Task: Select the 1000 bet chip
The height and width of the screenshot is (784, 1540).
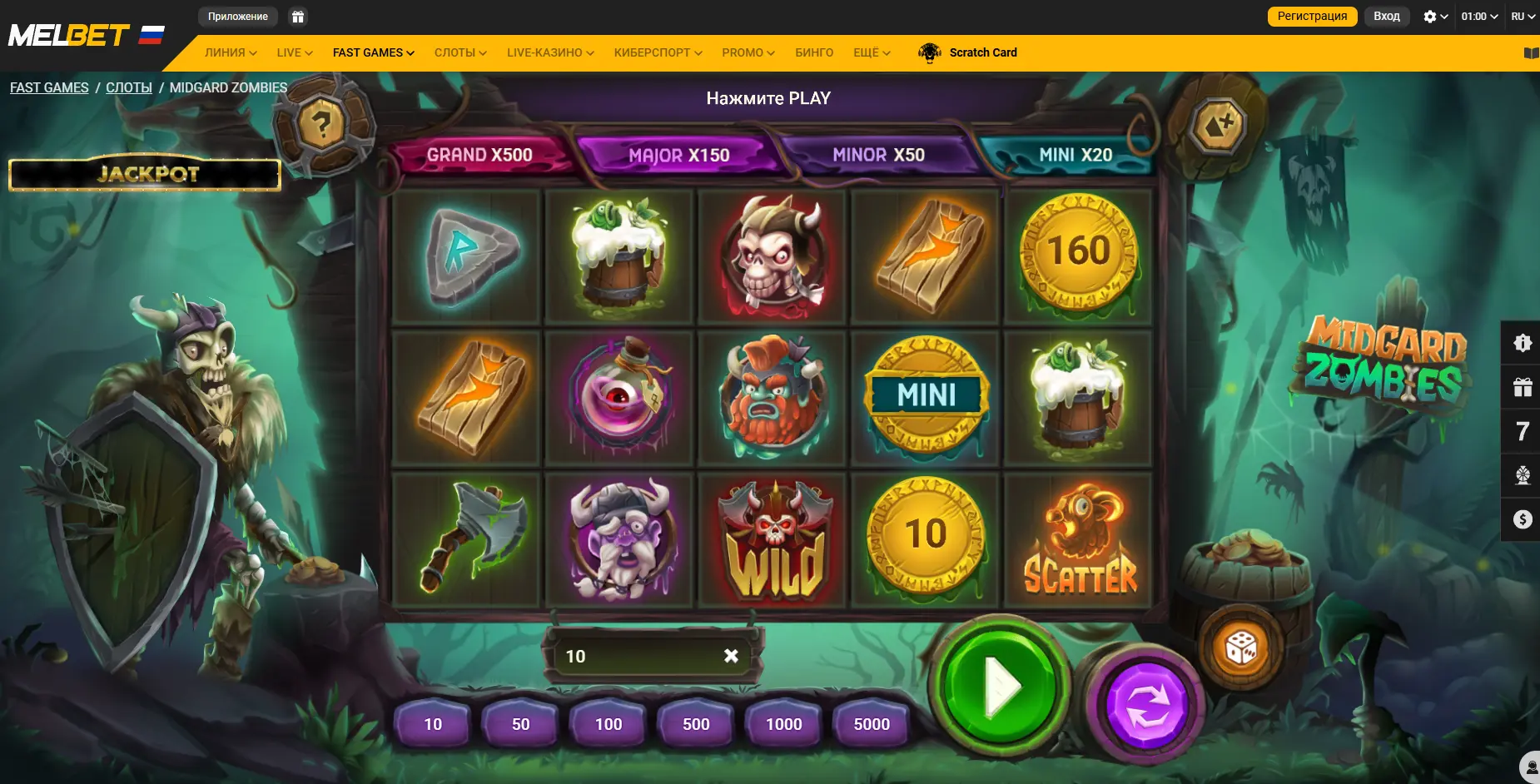Action: pyautogui.click(x=784, y=724)
